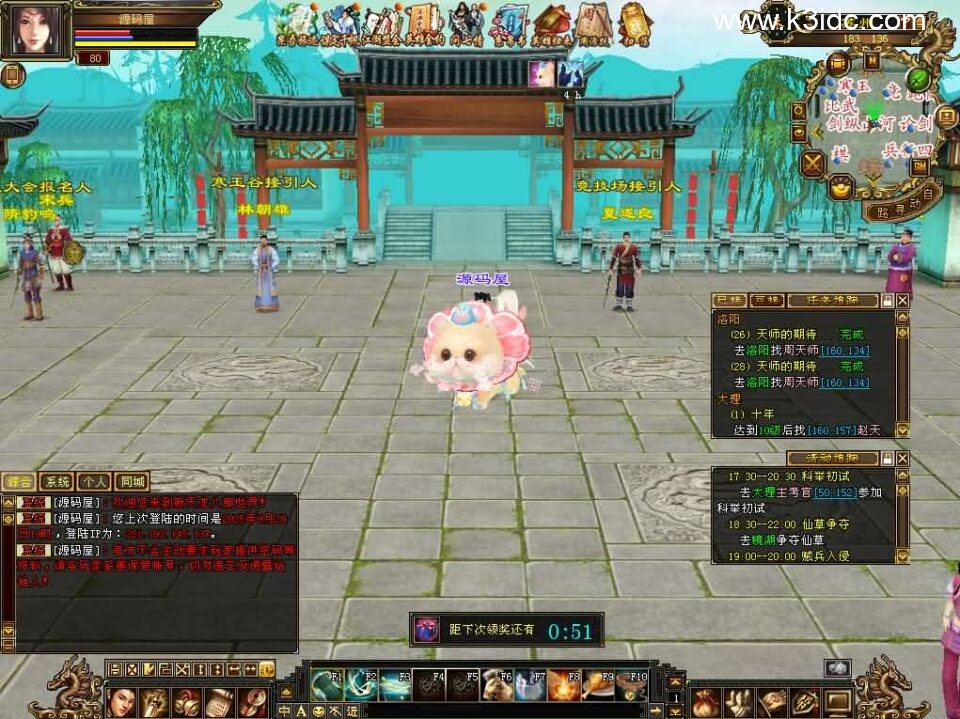The image size is (960, 719).
Task: Open the 周活跃 weekly activity icon
Action: (594, 24)
